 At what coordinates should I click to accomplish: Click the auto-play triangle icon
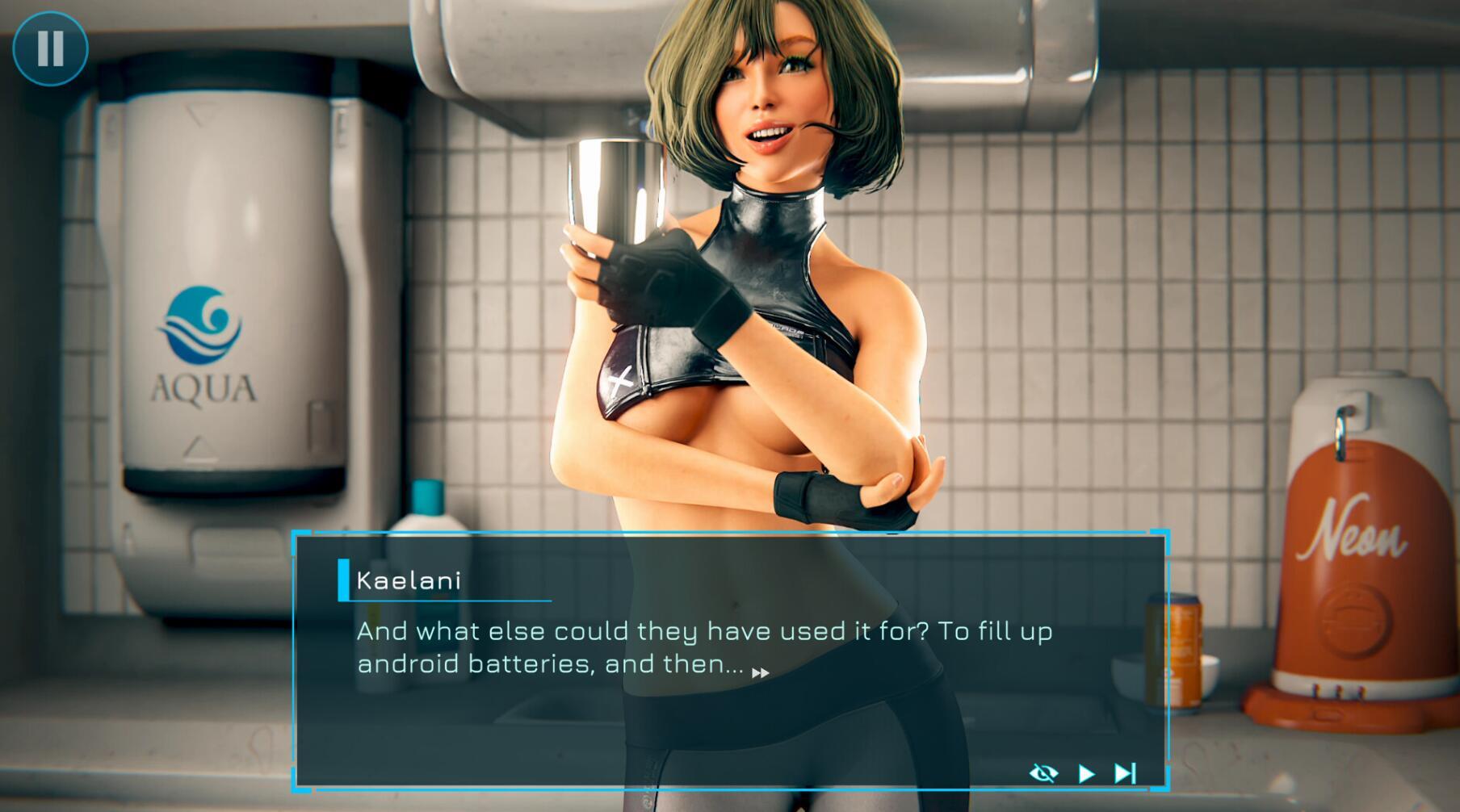click(x=1087, y=772)
